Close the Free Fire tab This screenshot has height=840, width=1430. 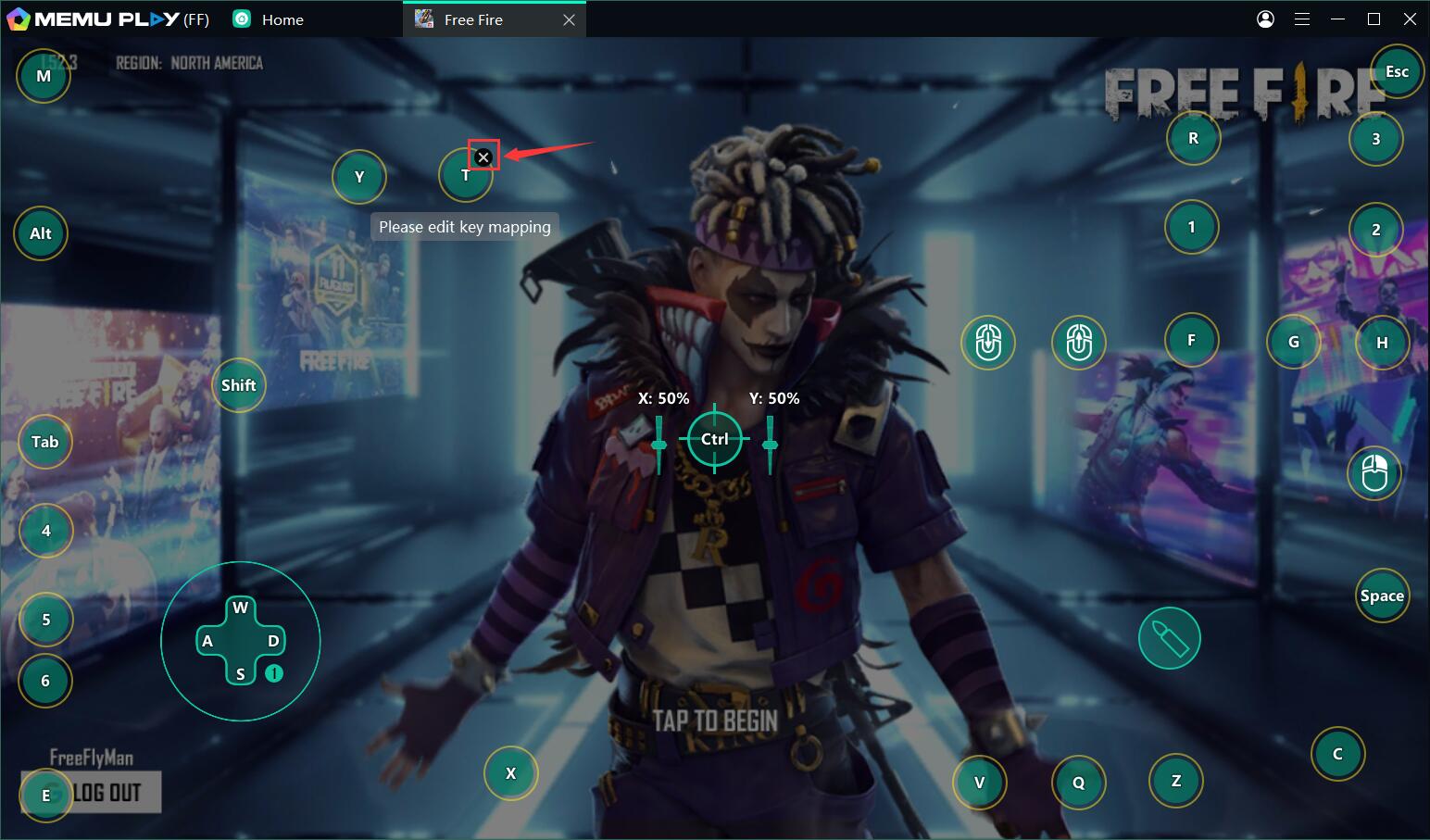coord(569,19)
